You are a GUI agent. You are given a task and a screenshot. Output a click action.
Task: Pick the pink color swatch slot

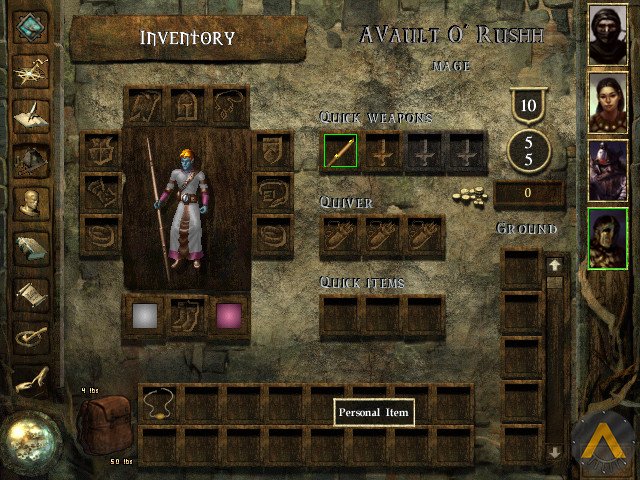229,316
